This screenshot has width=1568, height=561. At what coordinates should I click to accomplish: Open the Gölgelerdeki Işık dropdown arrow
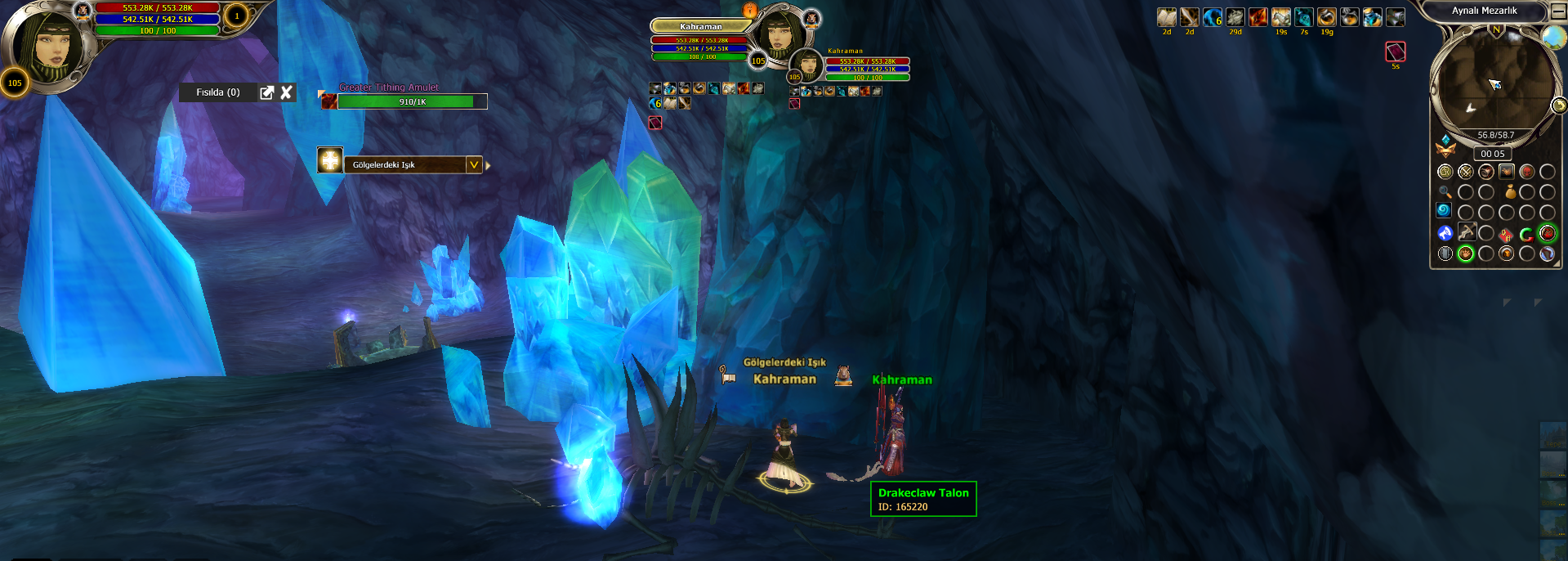coord(473,164)
